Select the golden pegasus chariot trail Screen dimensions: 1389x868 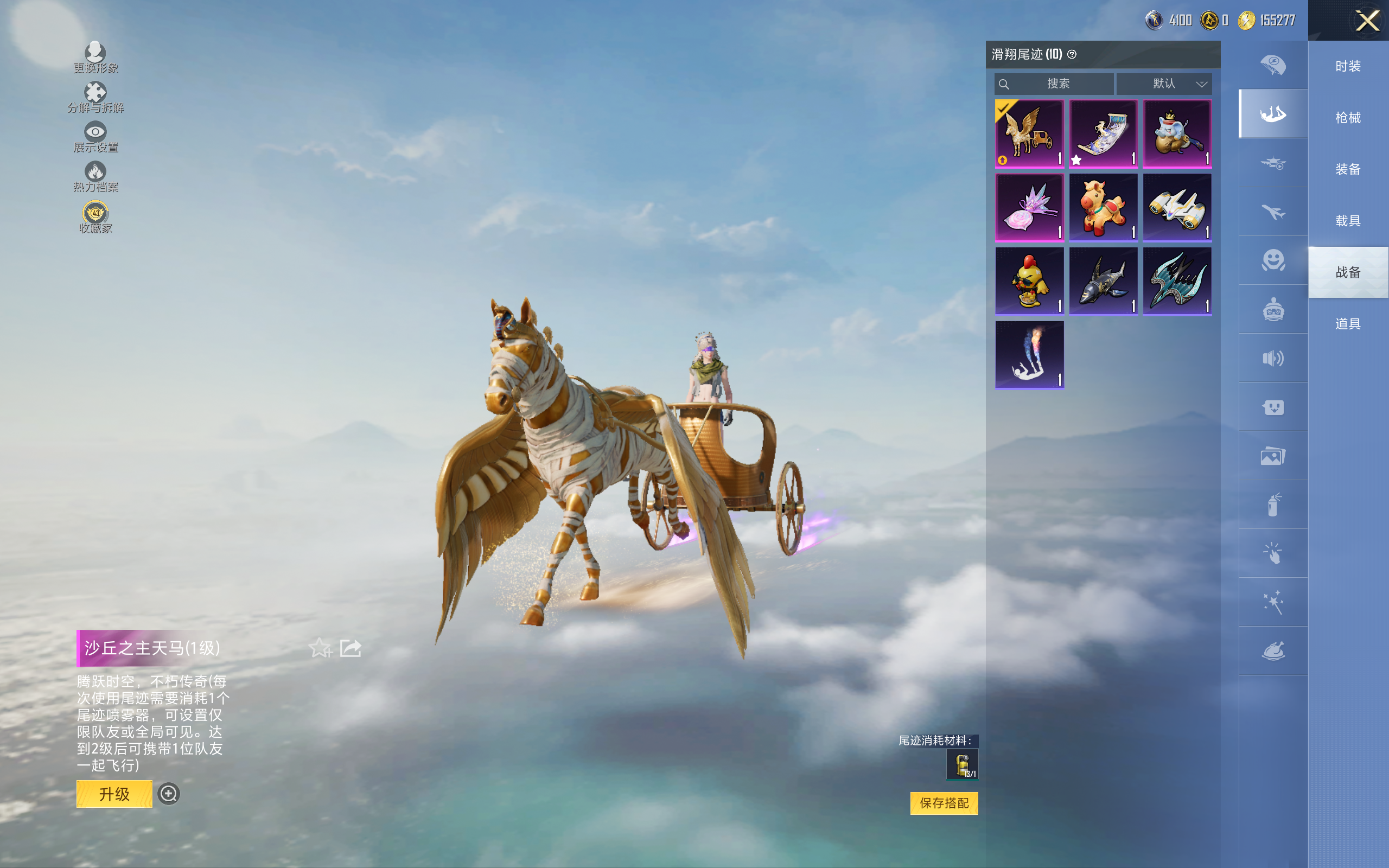pyautogui.click(x=1029, y=134)
